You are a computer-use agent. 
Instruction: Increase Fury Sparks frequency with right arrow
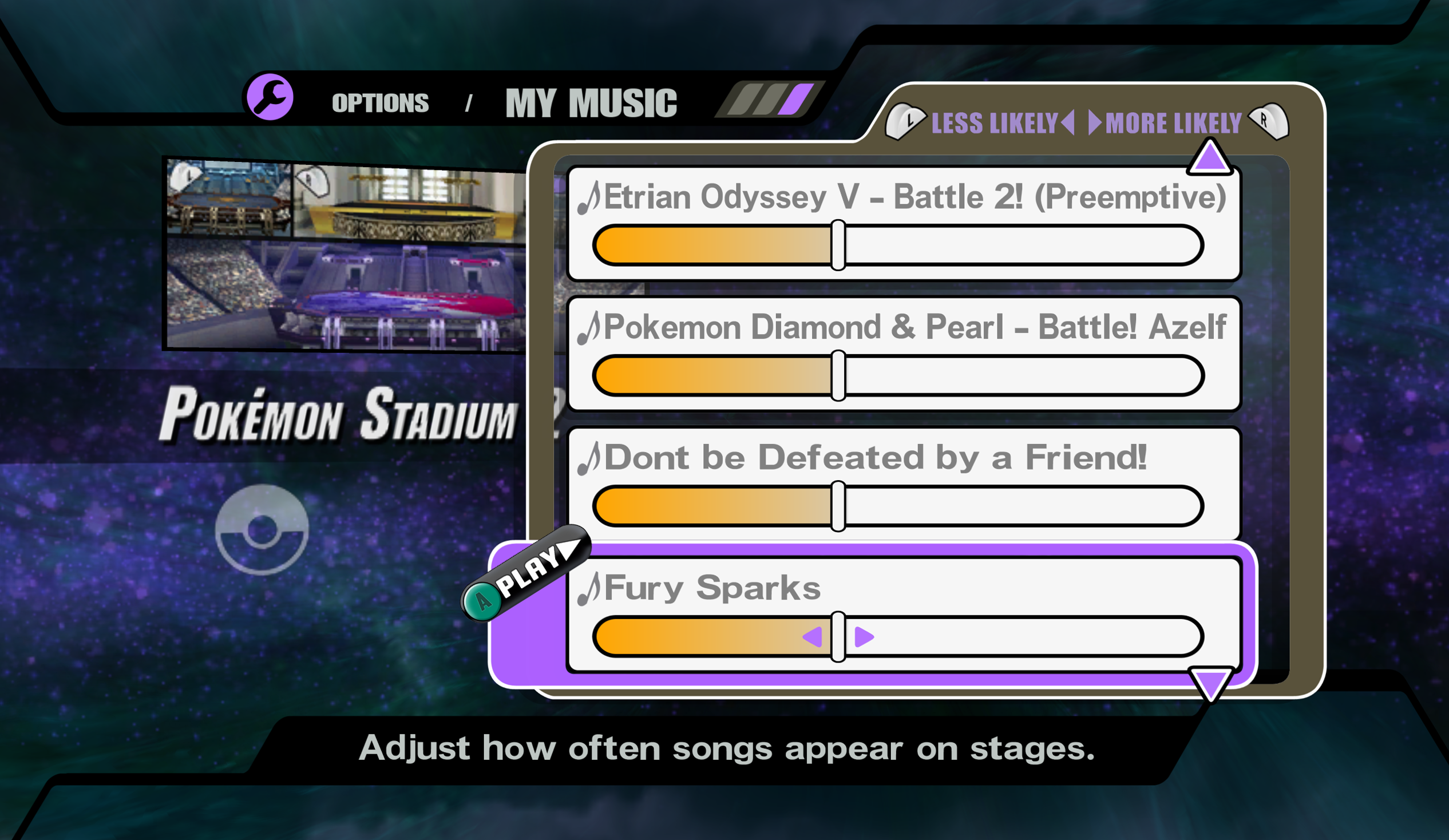coord(864,636)
